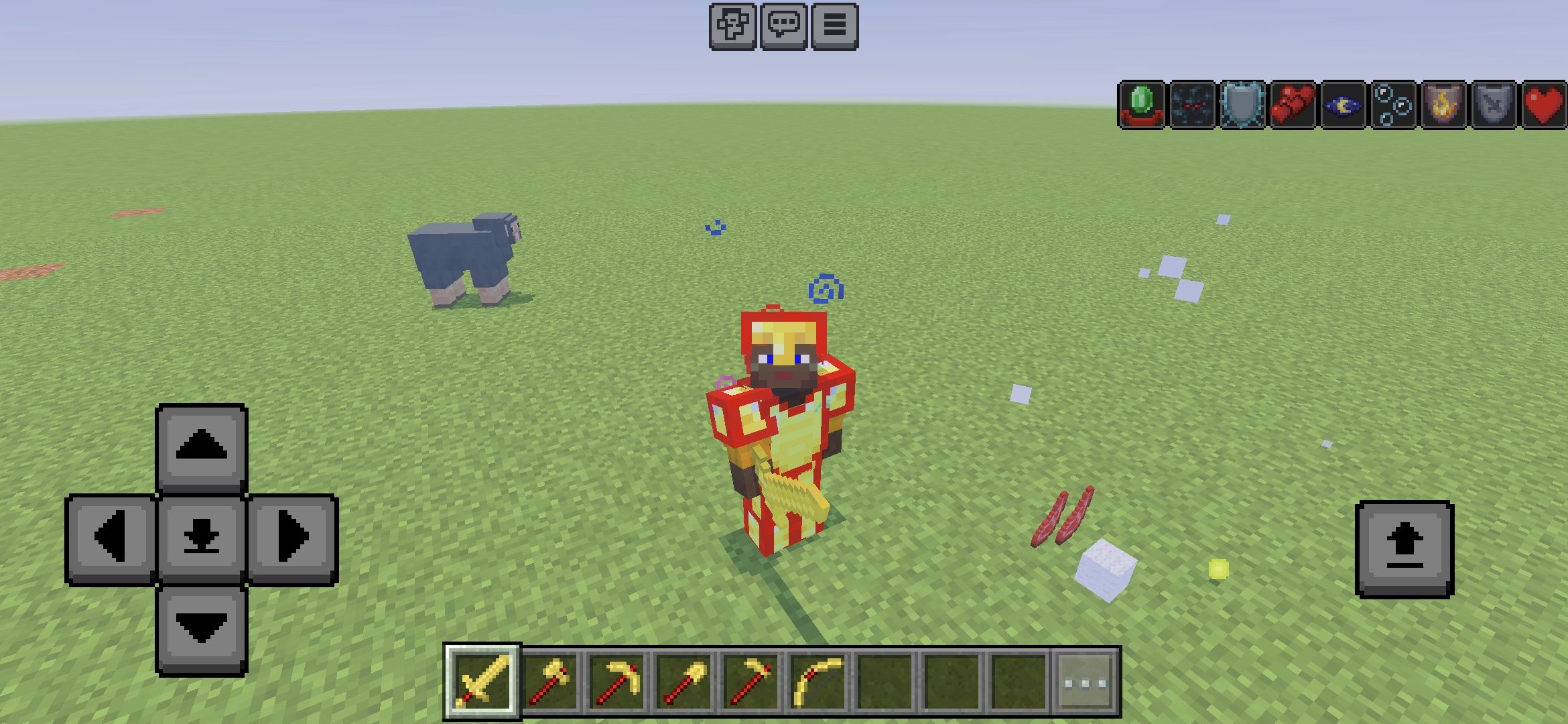This screenshot has height=724, width=1568.
Task: Tap the jump button
Action: pos(1404,548)
